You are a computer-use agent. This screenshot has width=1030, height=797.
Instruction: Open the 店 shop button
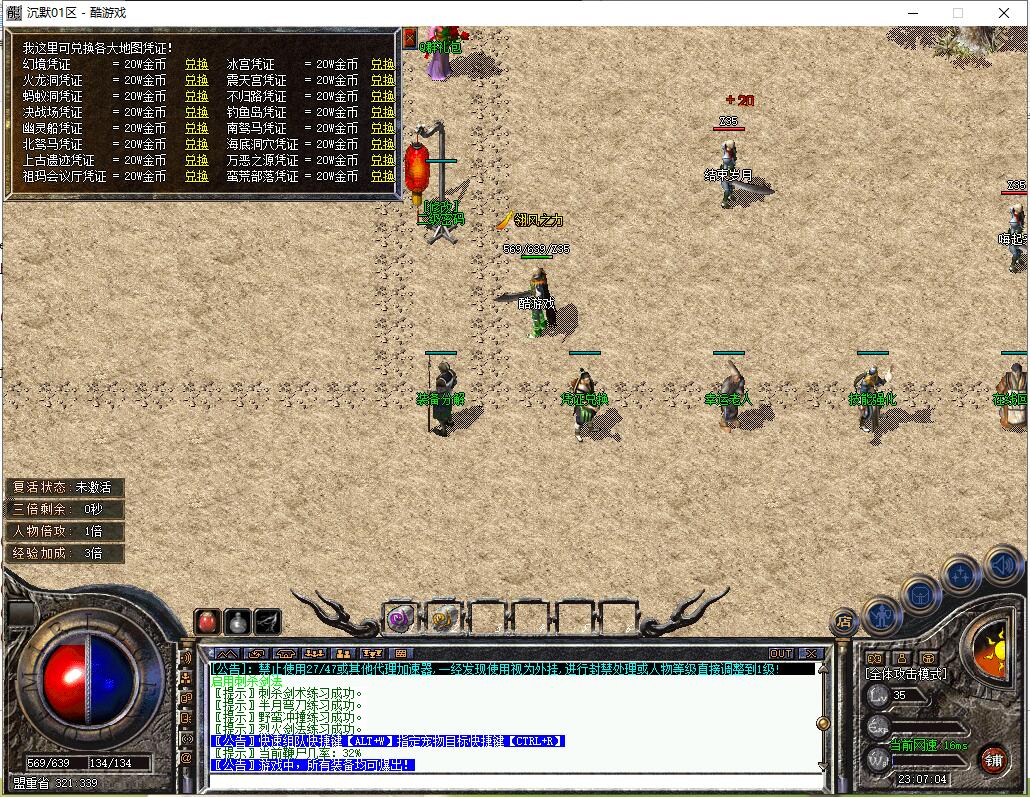pos(845,622)
